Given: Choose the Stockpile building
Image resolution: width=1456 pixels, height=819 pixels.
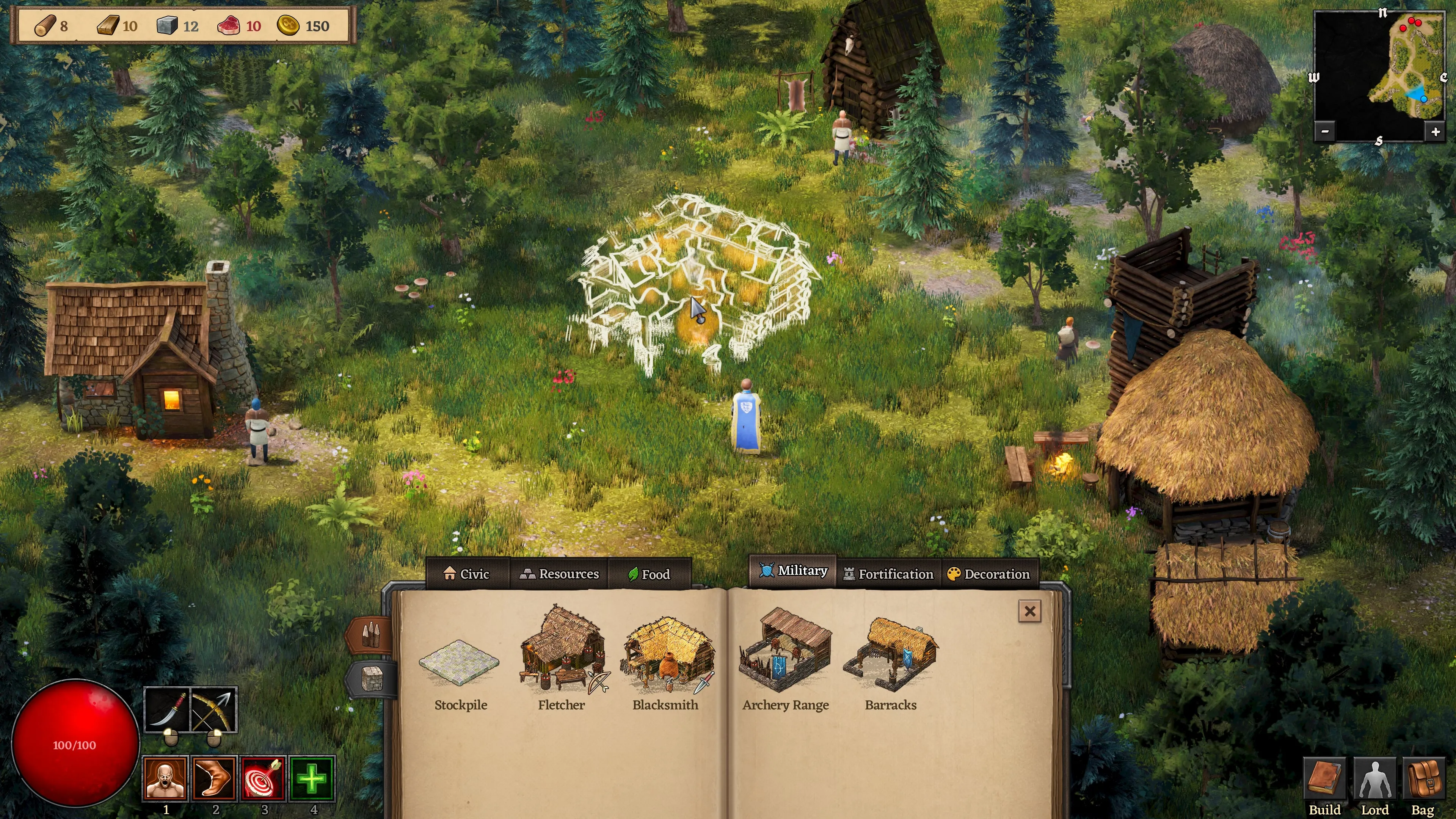Looking at the screenshot, I should click(460, 673).
